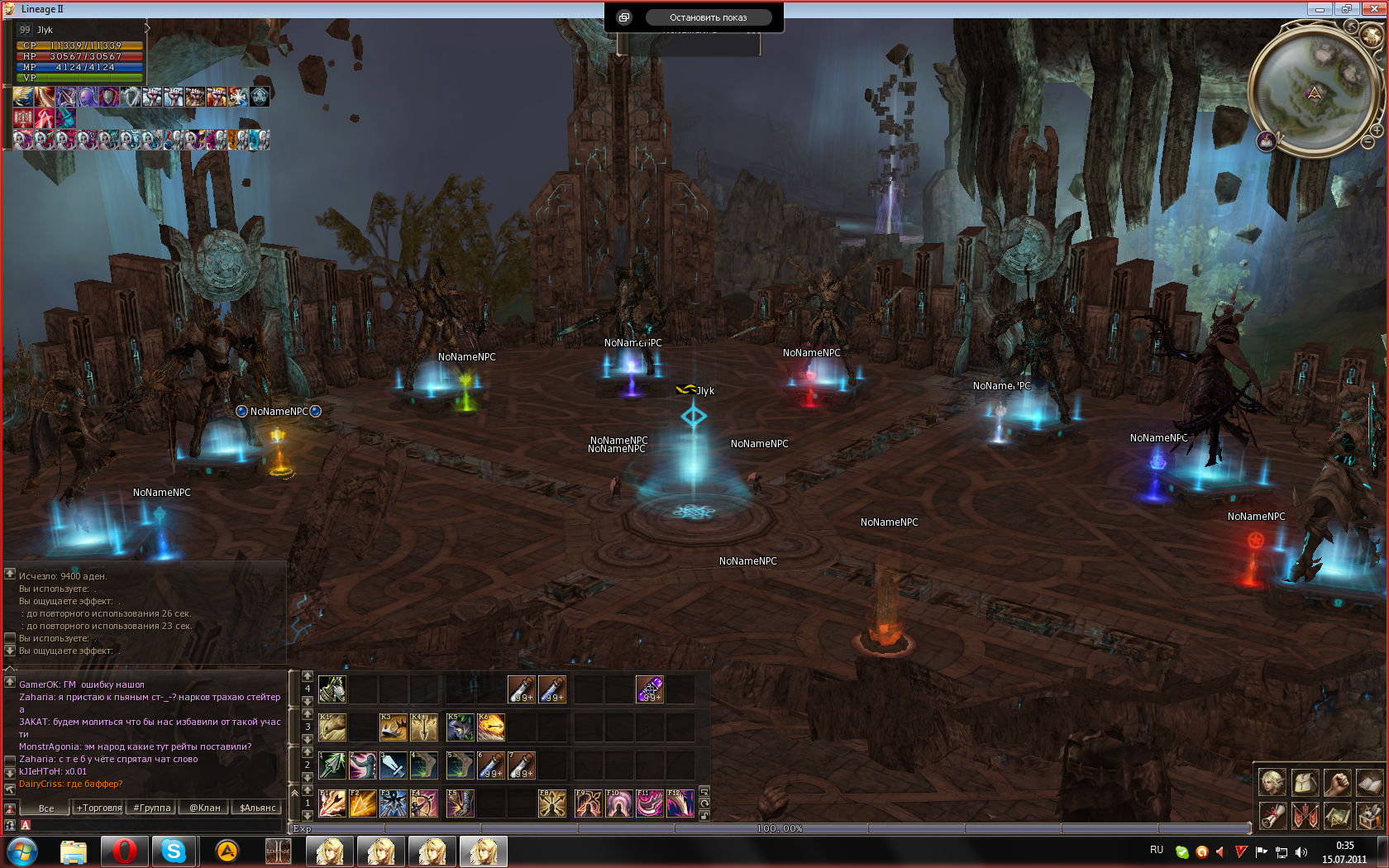Open the system menu chest icon
This screenshot has width=1389, height=868.
(x=1369, y=815)
